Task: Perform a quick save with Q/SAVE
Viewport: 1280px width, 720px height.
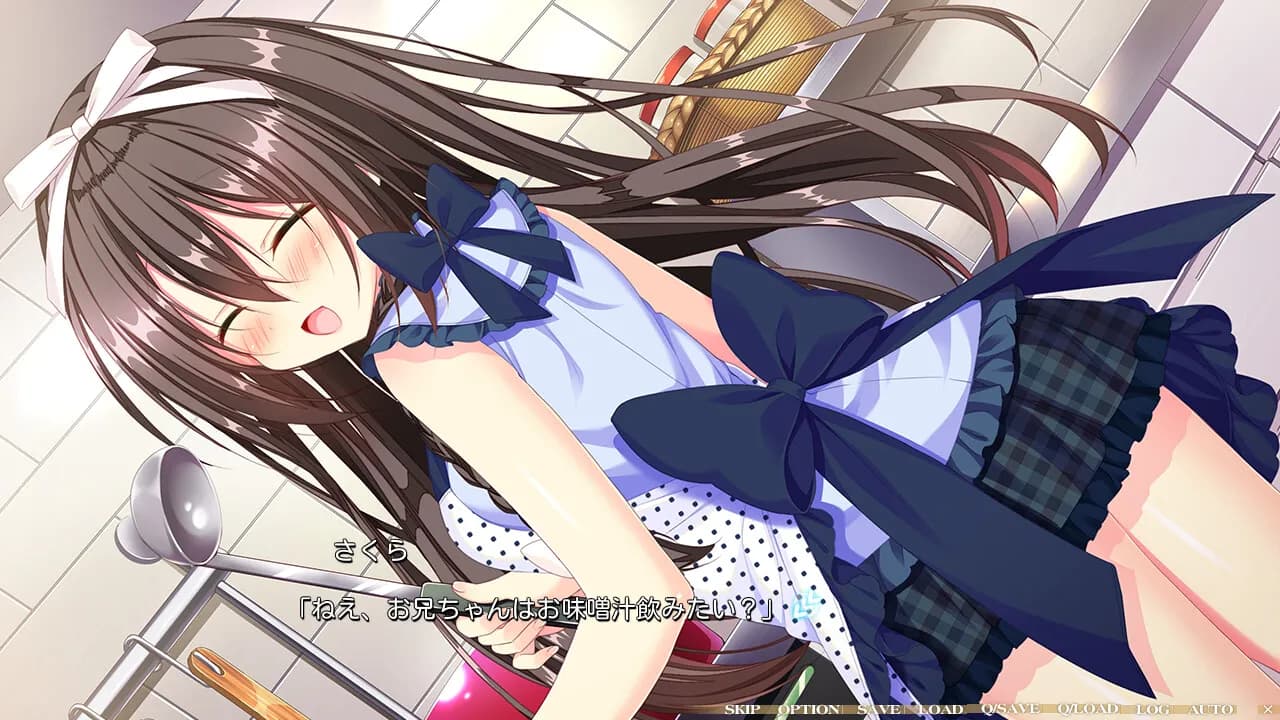Action: [1010, 711]
